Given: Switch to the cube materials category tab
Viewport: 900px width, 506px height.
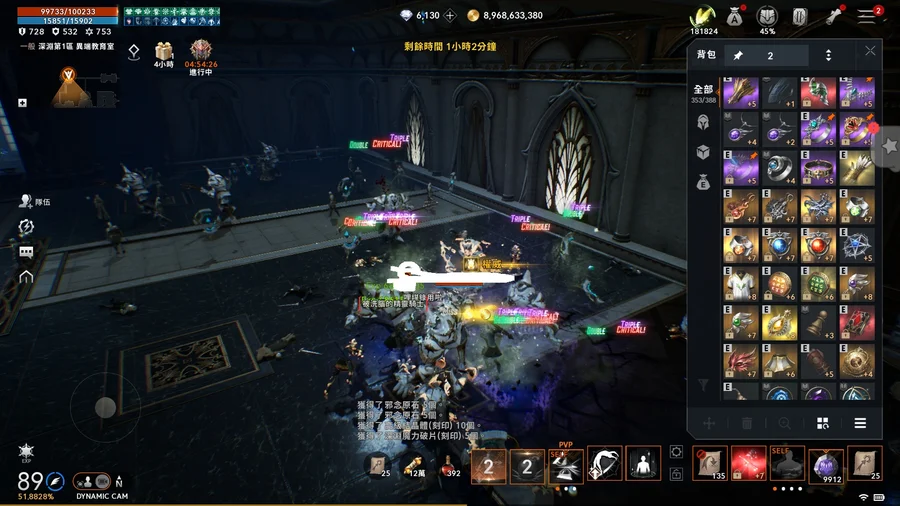Looking at the screenshot, I should point(703,152).
